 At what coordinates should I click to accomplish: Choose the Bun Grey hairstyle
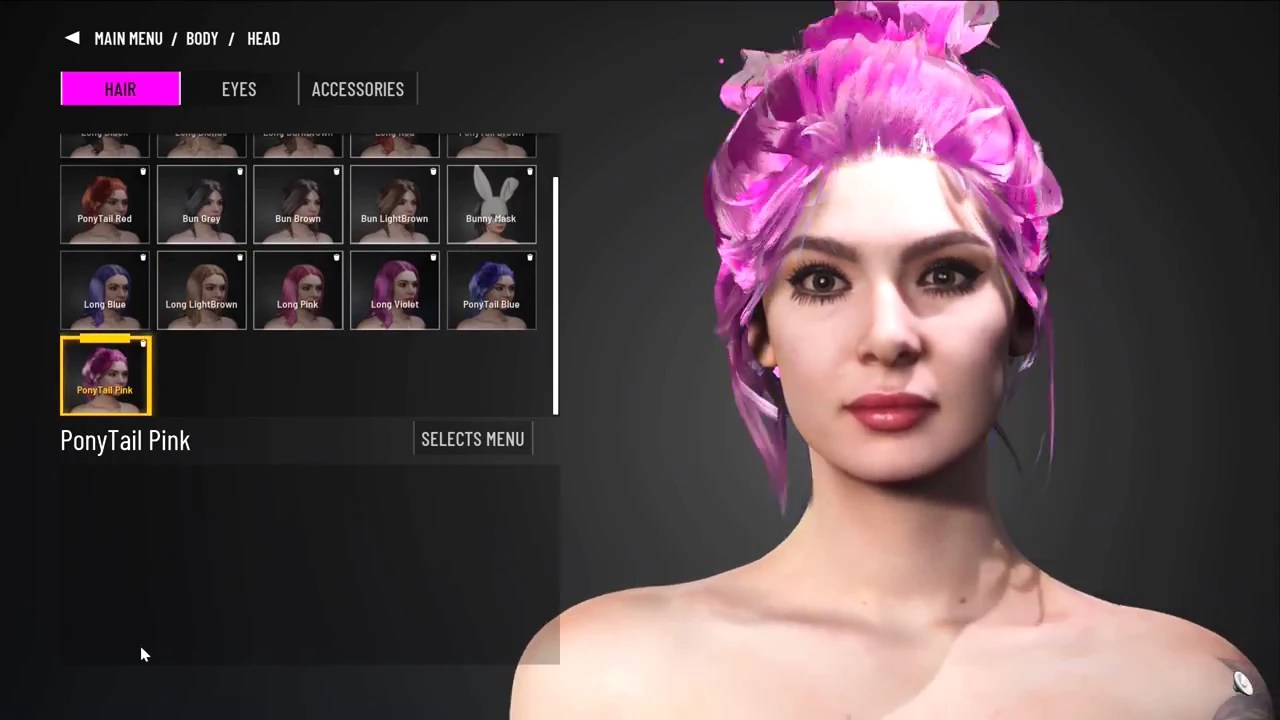[201, 205]
